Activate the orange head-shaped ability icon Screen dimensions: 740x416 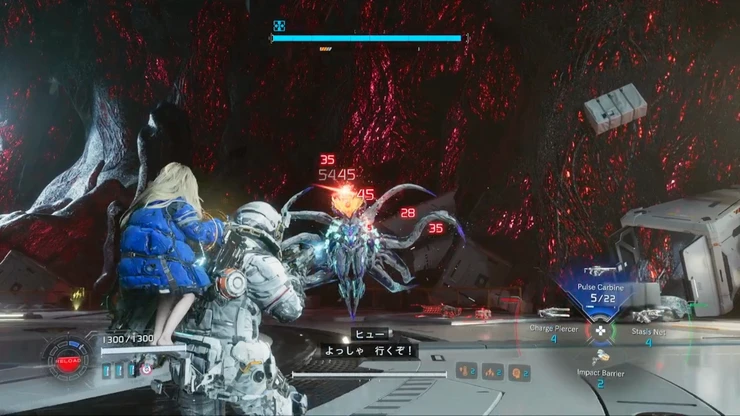(517, 372)
